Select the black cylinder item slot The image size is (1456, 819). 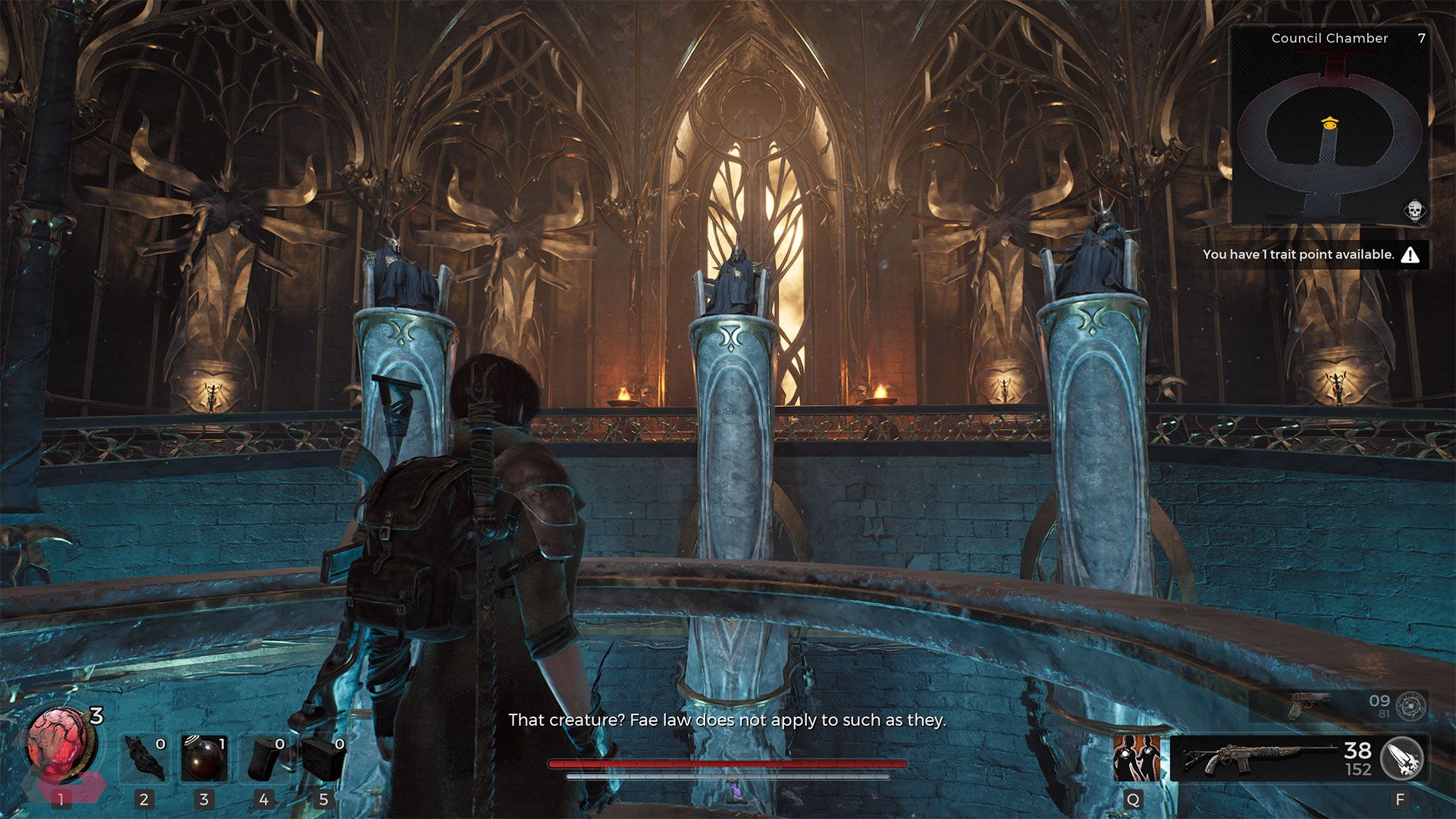pyautogui.click(x=264, y=758)
